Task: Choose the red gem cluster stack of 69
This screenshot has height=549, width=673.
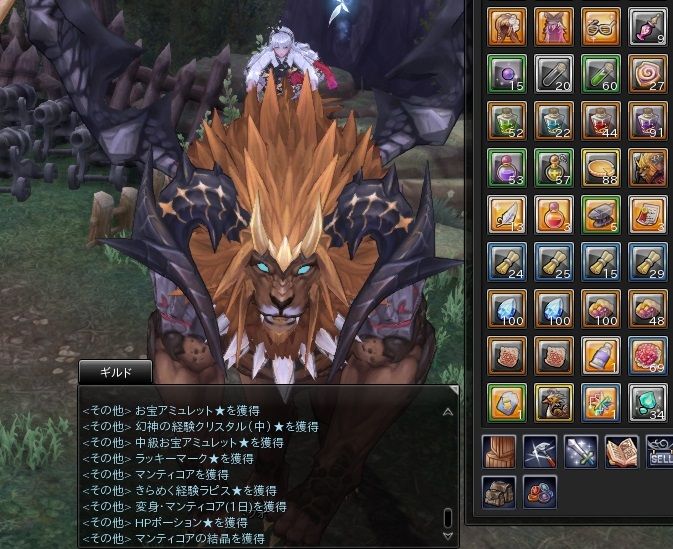Action: (x=648, y=353)
